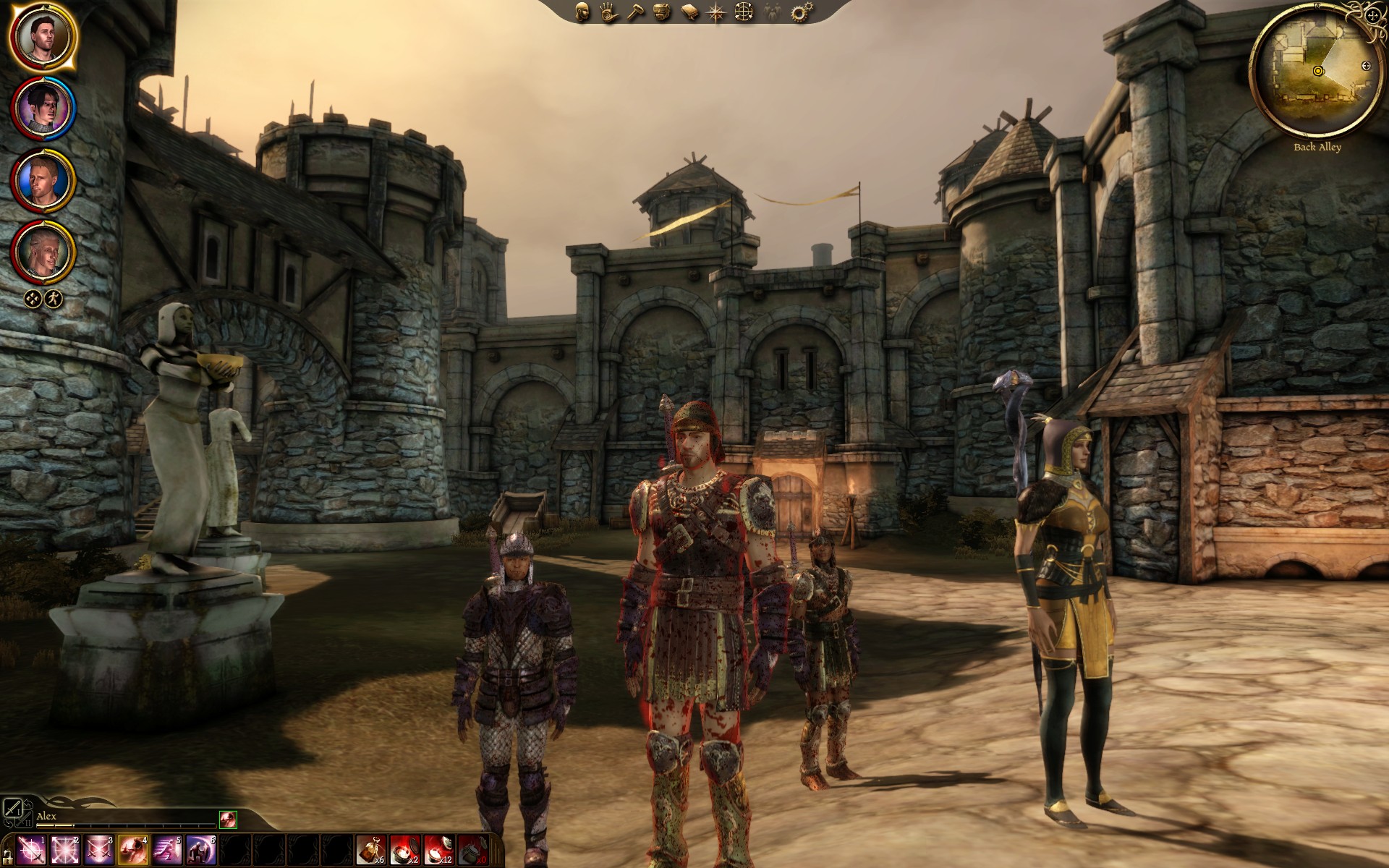Click the running figure party movement button
This screenshot has height=868, width=1389.
pyautogui.click(x=54, y=298)
